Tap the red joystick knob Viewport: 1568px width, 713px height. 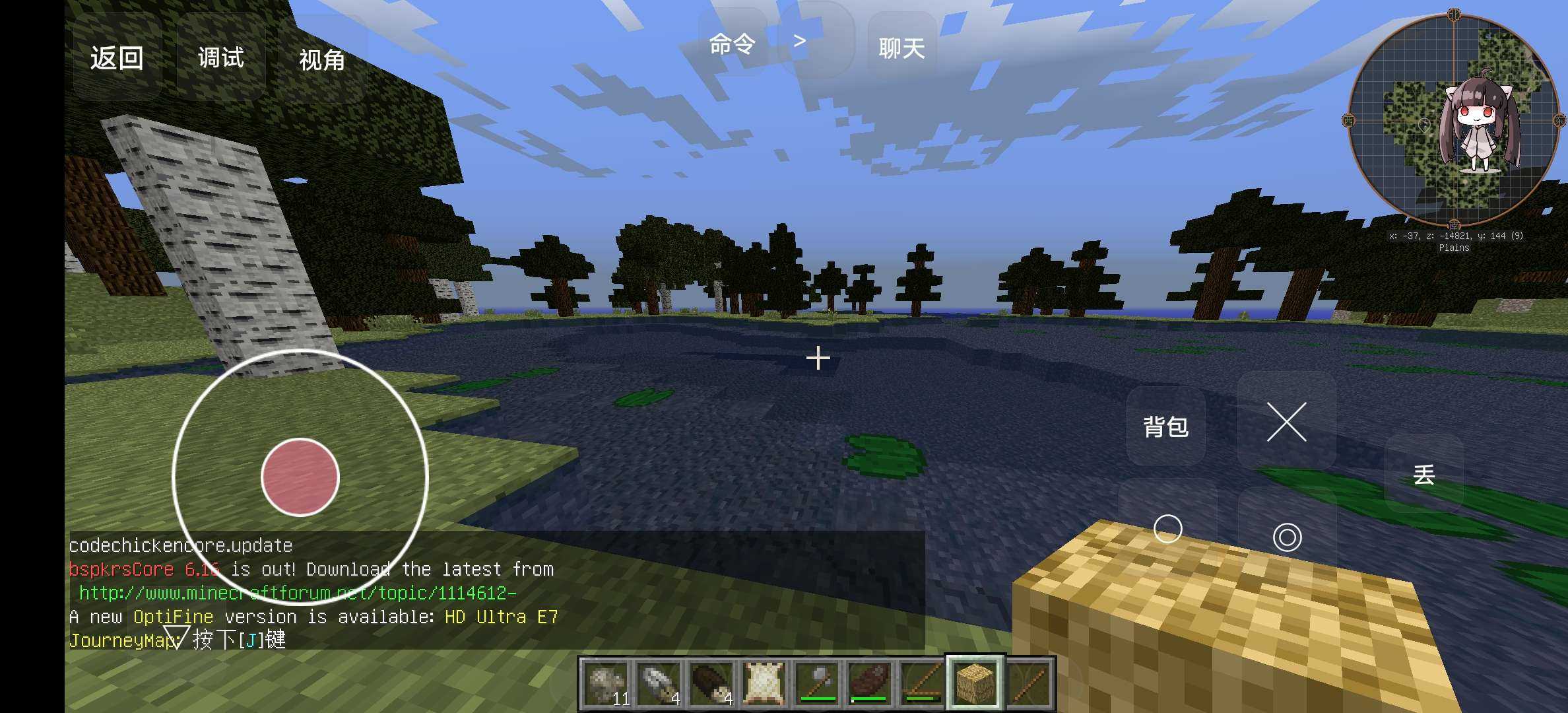300,477
